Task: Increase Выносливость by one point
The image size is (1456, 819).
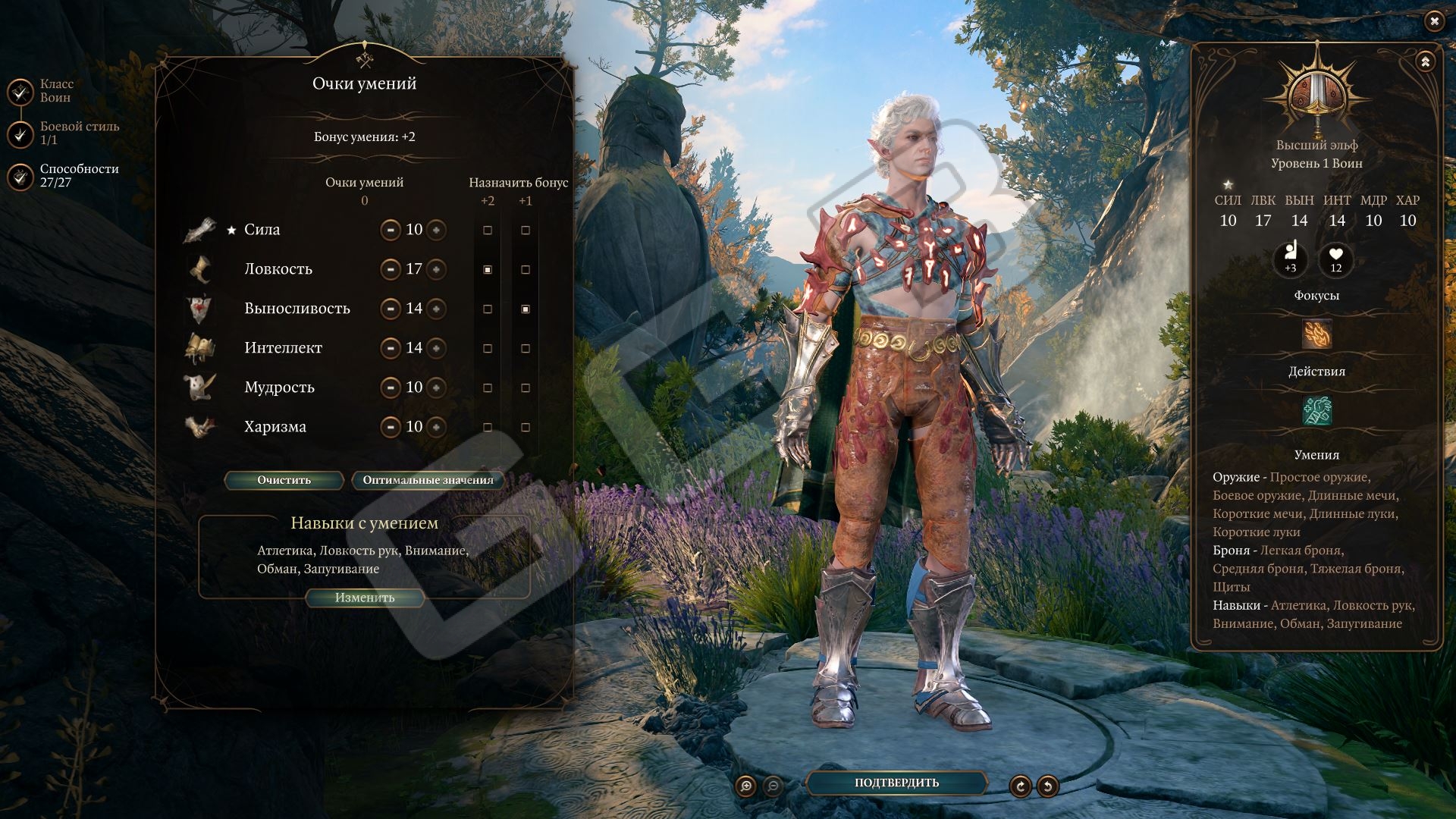Action: click(x=436, y=309)
